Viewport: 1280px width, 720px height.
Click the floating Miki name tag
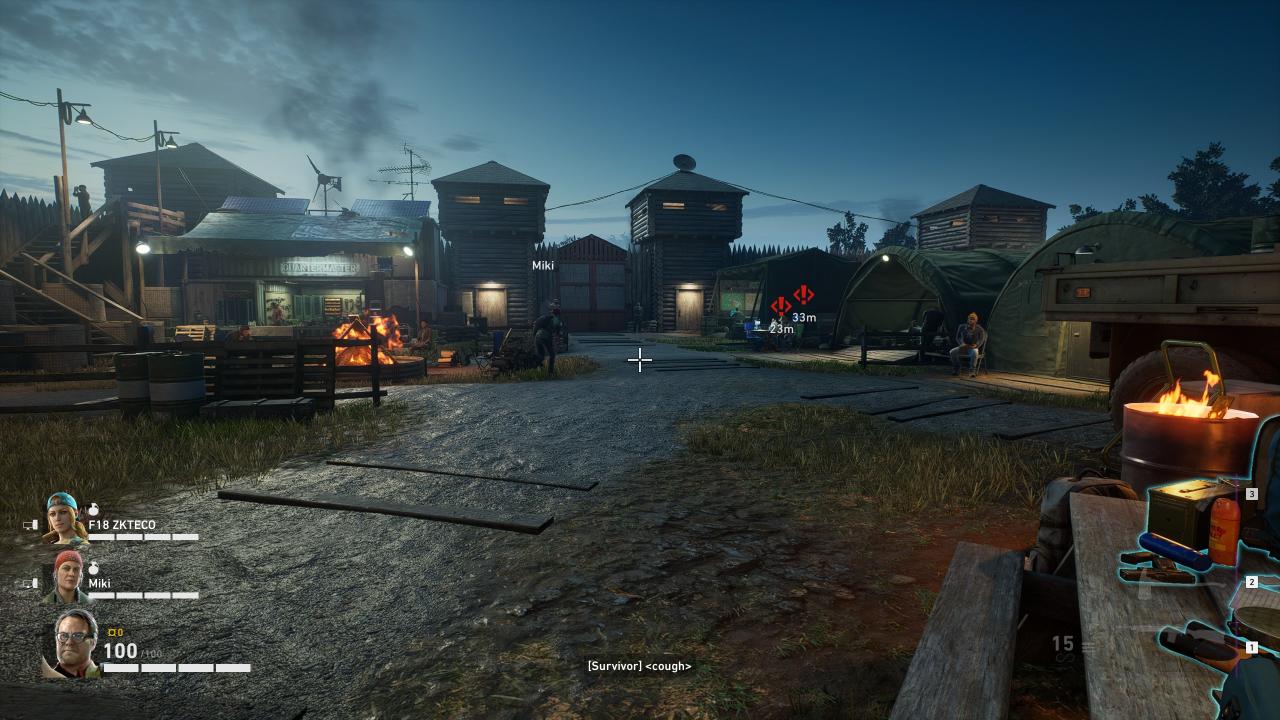pos(543,265)
